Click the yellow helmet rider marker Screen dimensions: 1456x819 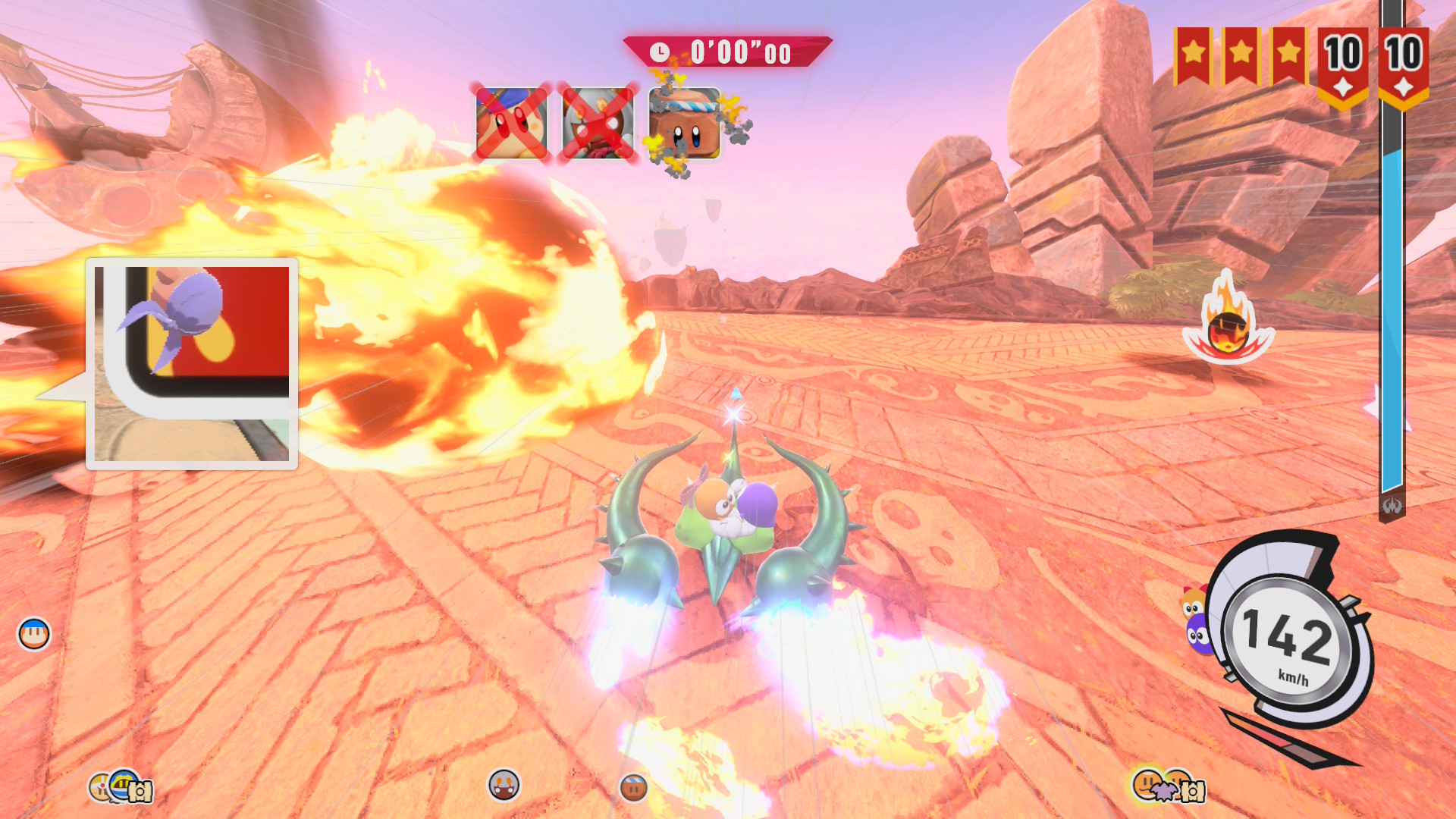coord(124,786)
